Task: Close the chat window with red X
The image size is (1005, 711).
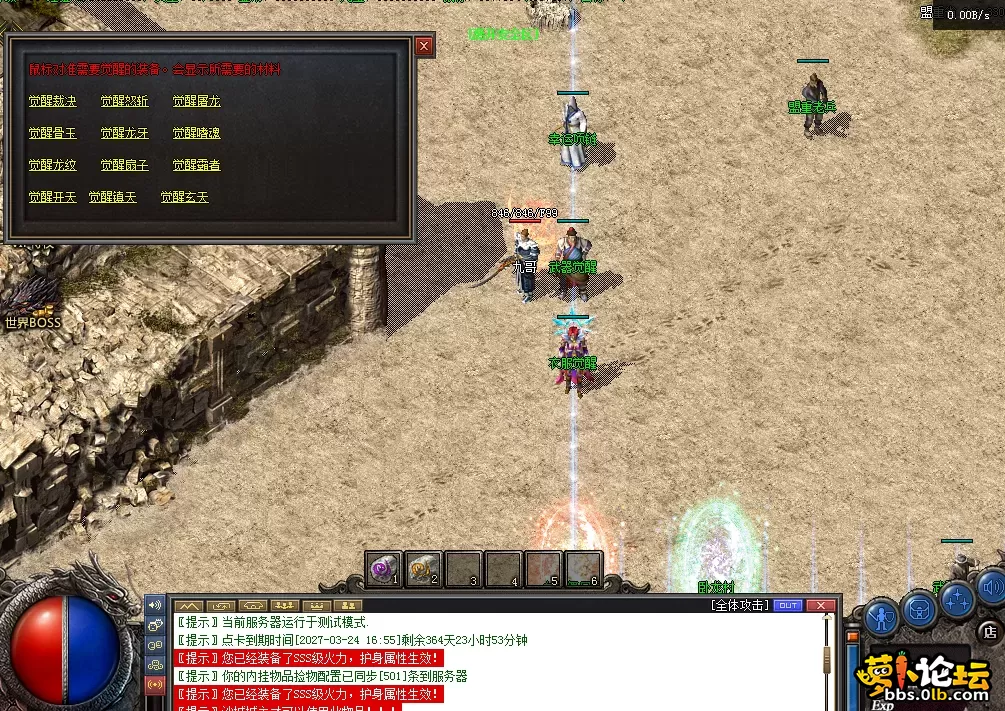Action: click(821, 605)
